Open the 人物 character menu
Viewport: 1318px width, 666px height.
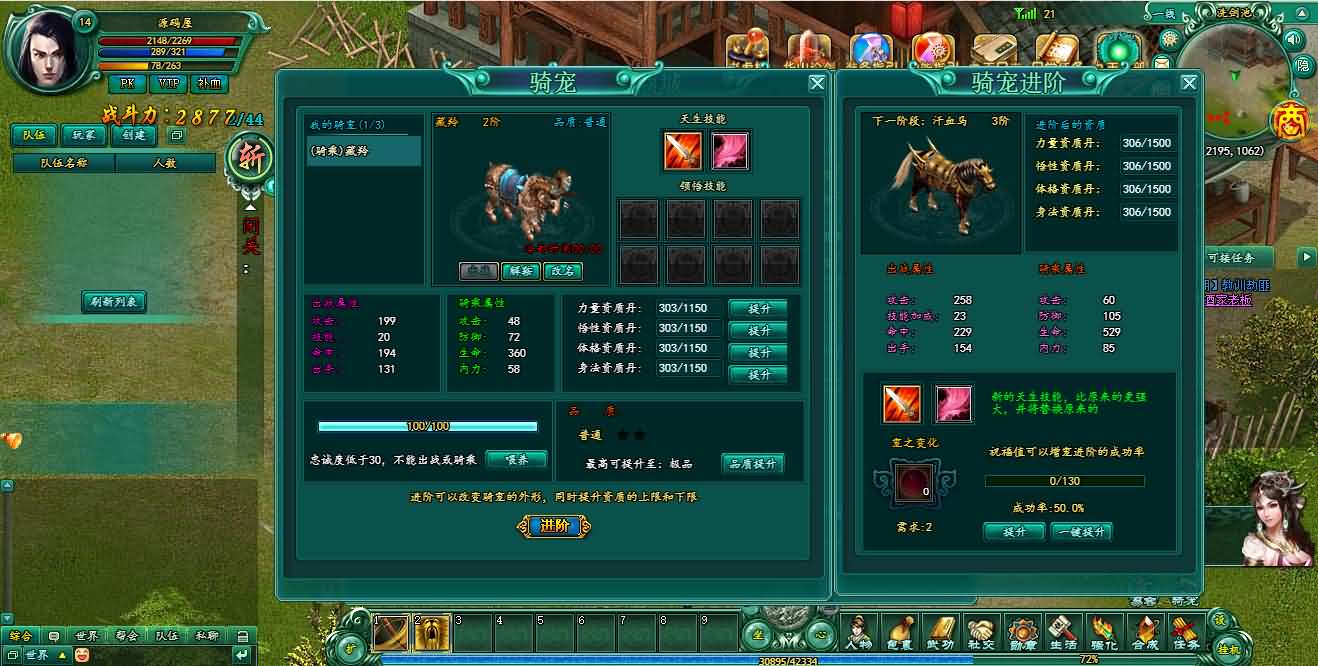(x=858, y=632)
